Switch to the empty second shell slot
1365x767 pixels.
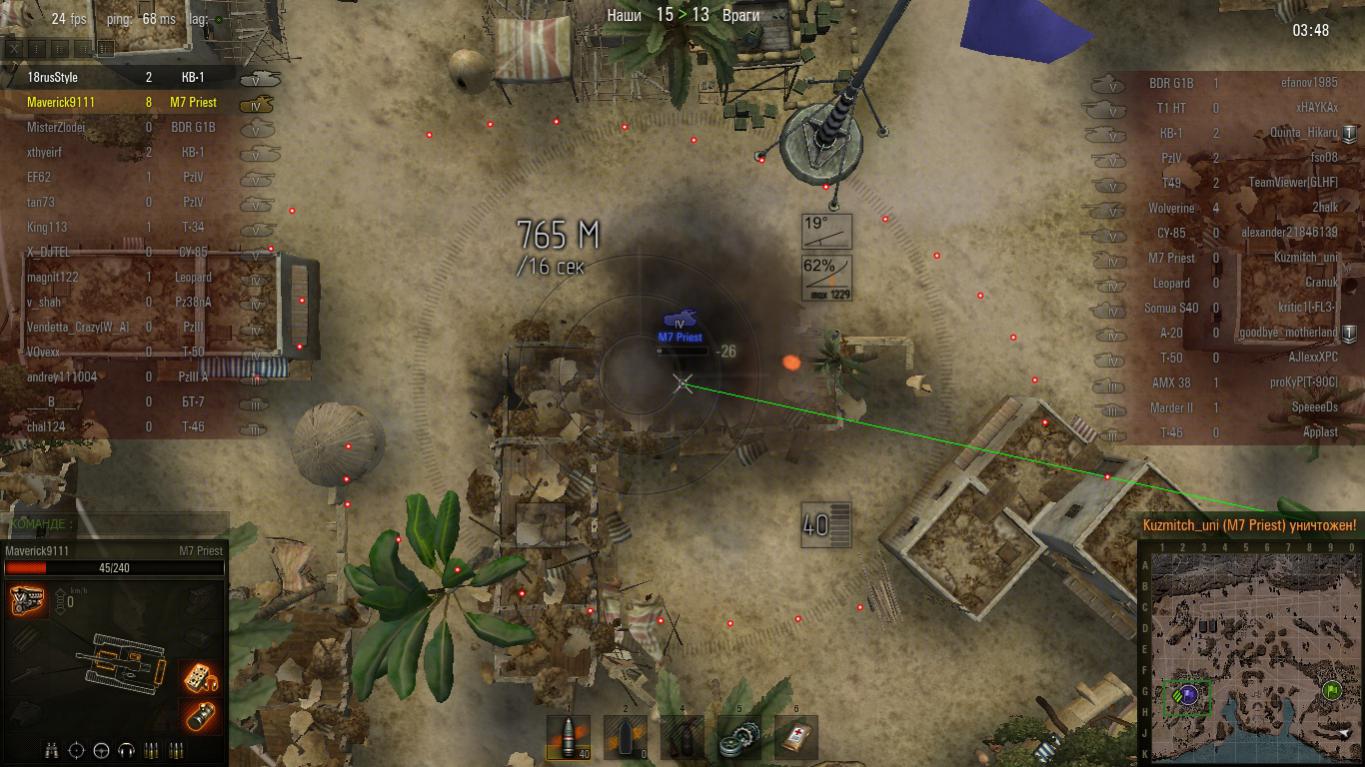pyautogui.click(x=625, y=737)
